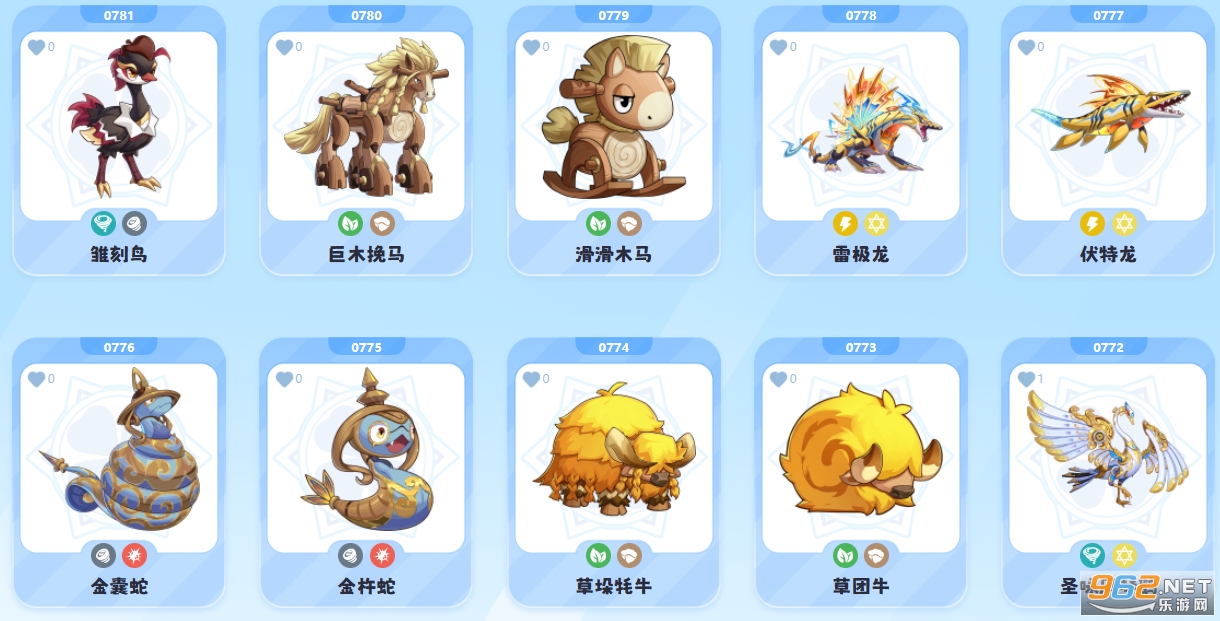View the 雷极龙 dragon entry
The width and height of the screenshot is (1220, 621).
click(861, 126)
